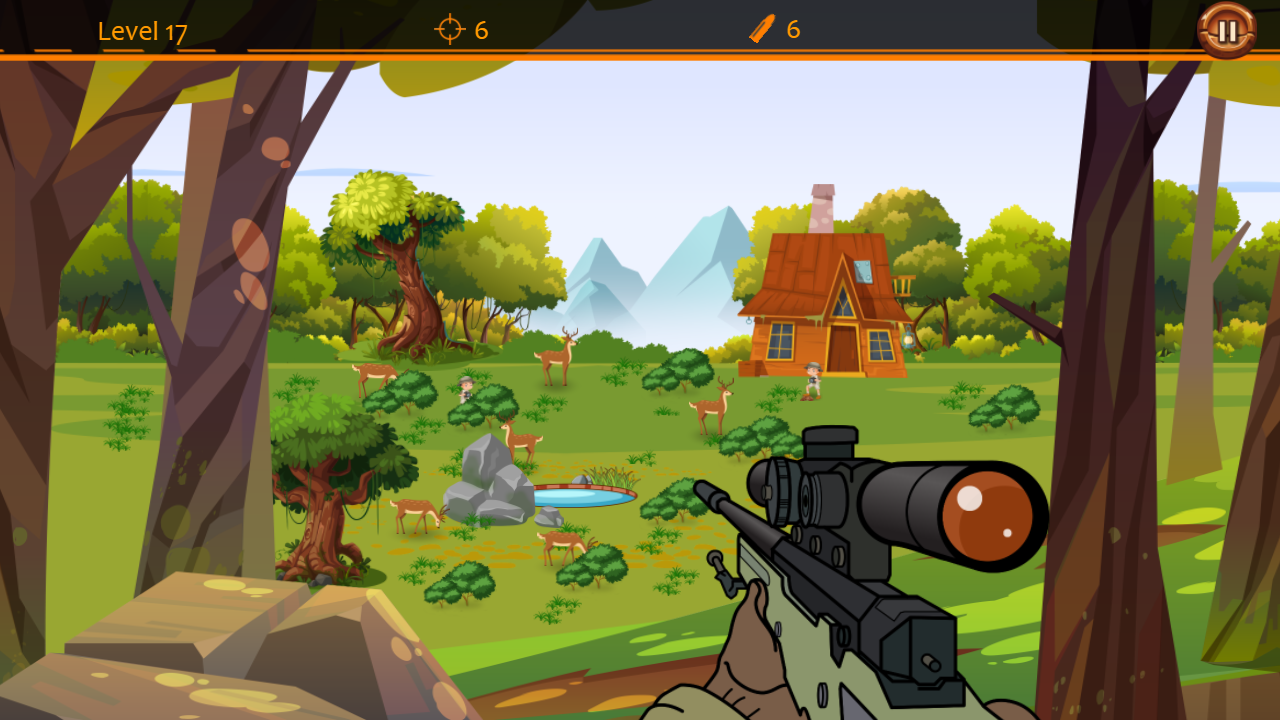1280x720 pixels.
Task: Click the deer standing in the distance
Action: pyautogui.click(x=557, y=356)
